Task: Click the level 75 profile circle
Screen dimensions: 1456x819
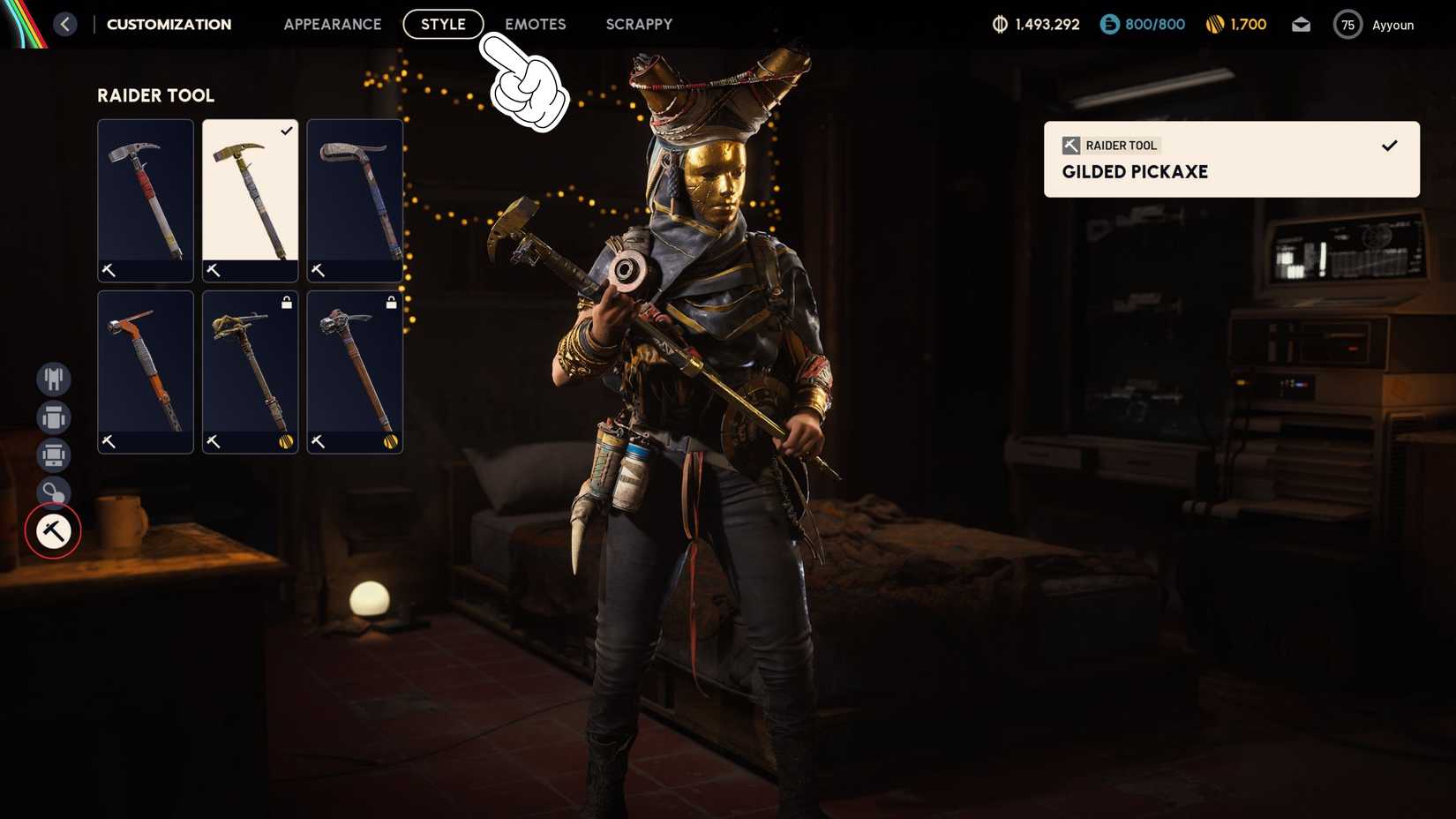Action: coord(1347,25)
